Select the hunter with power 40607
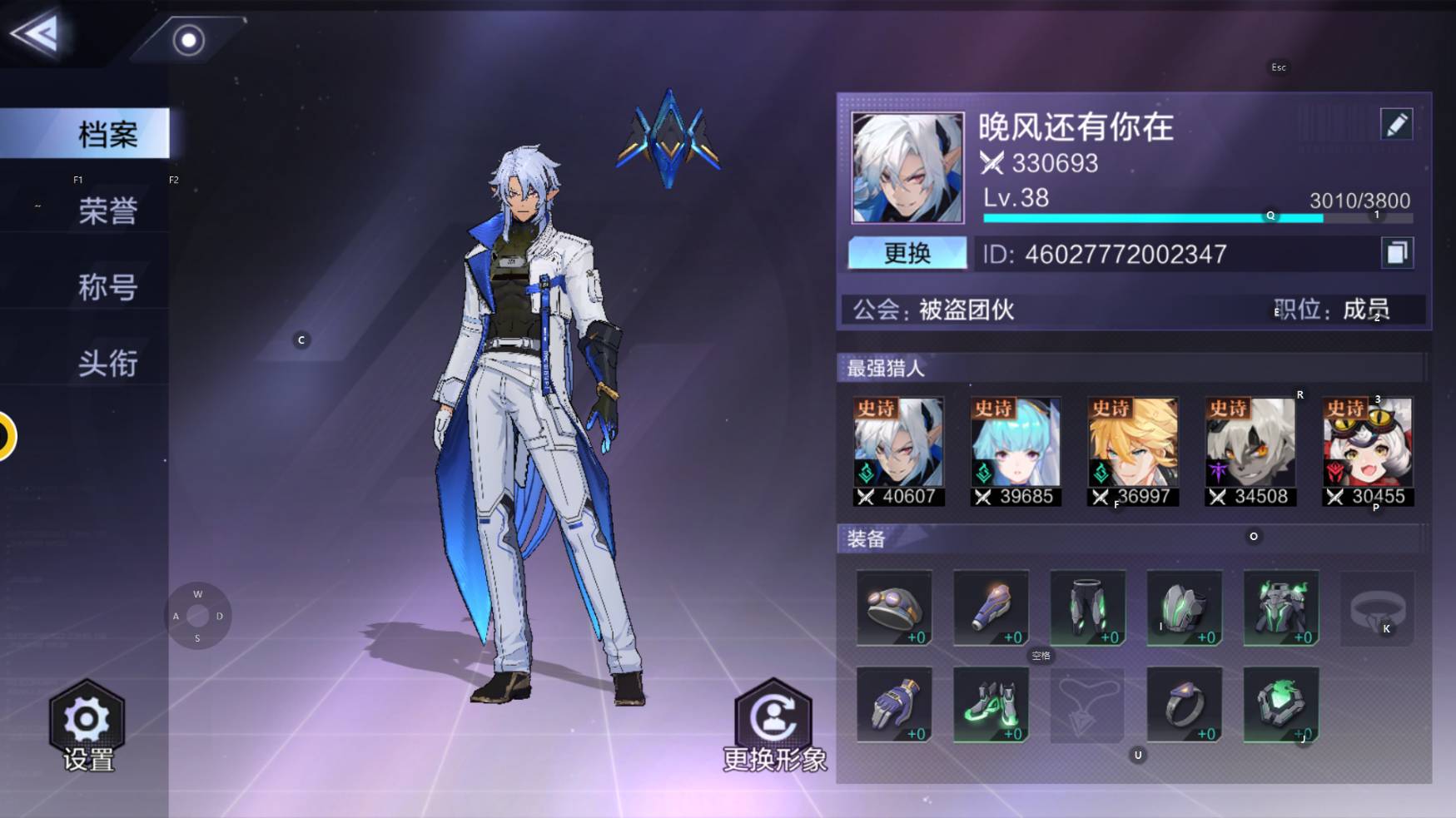Screen dimensions: 1456x818 point(898,451)
